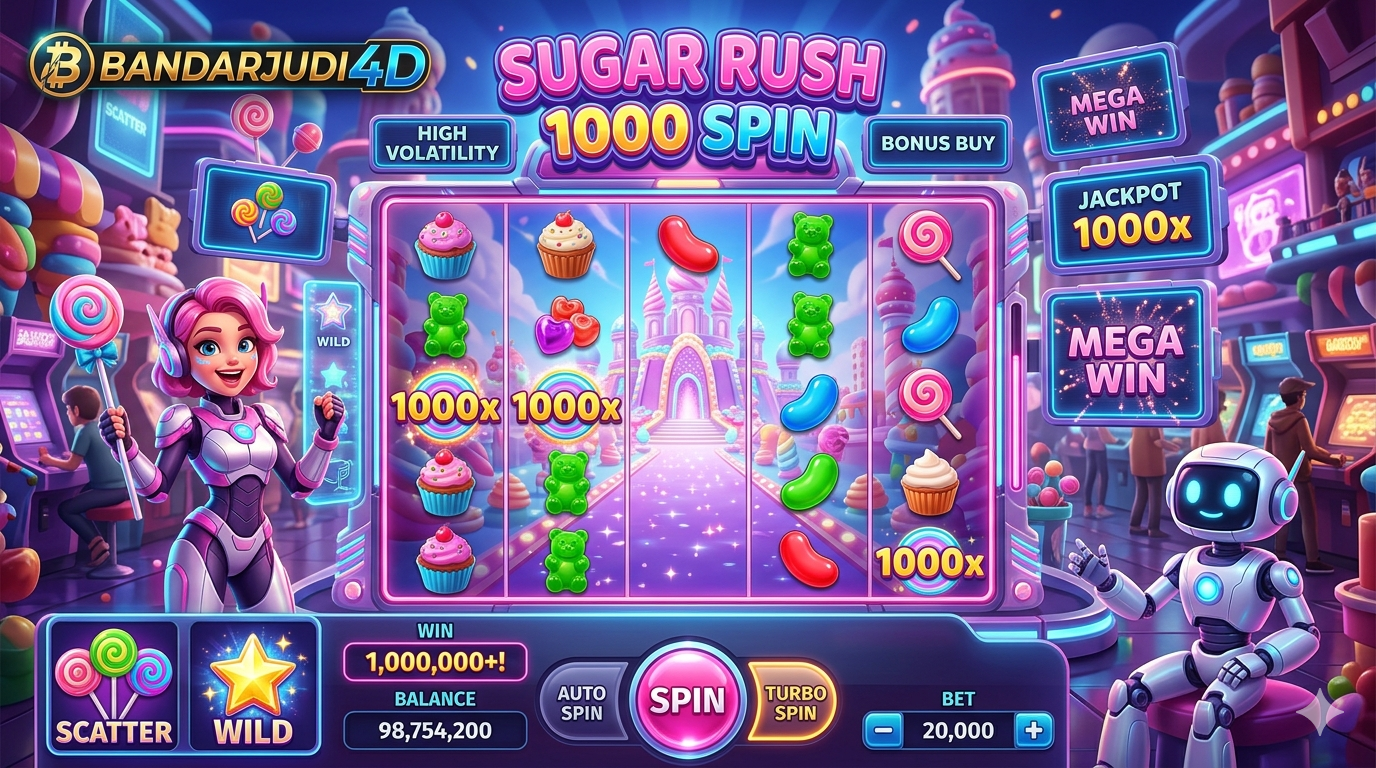Open the Wild star info tile

[x=252, y=686]
